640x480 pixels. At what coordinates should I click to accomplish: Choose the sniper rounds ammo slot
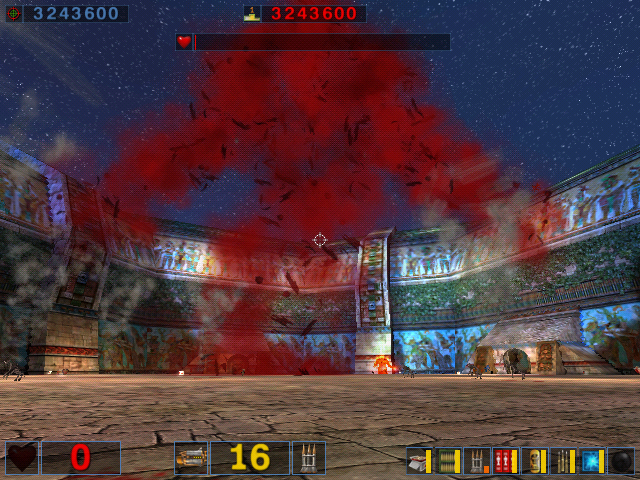point(563,461)
